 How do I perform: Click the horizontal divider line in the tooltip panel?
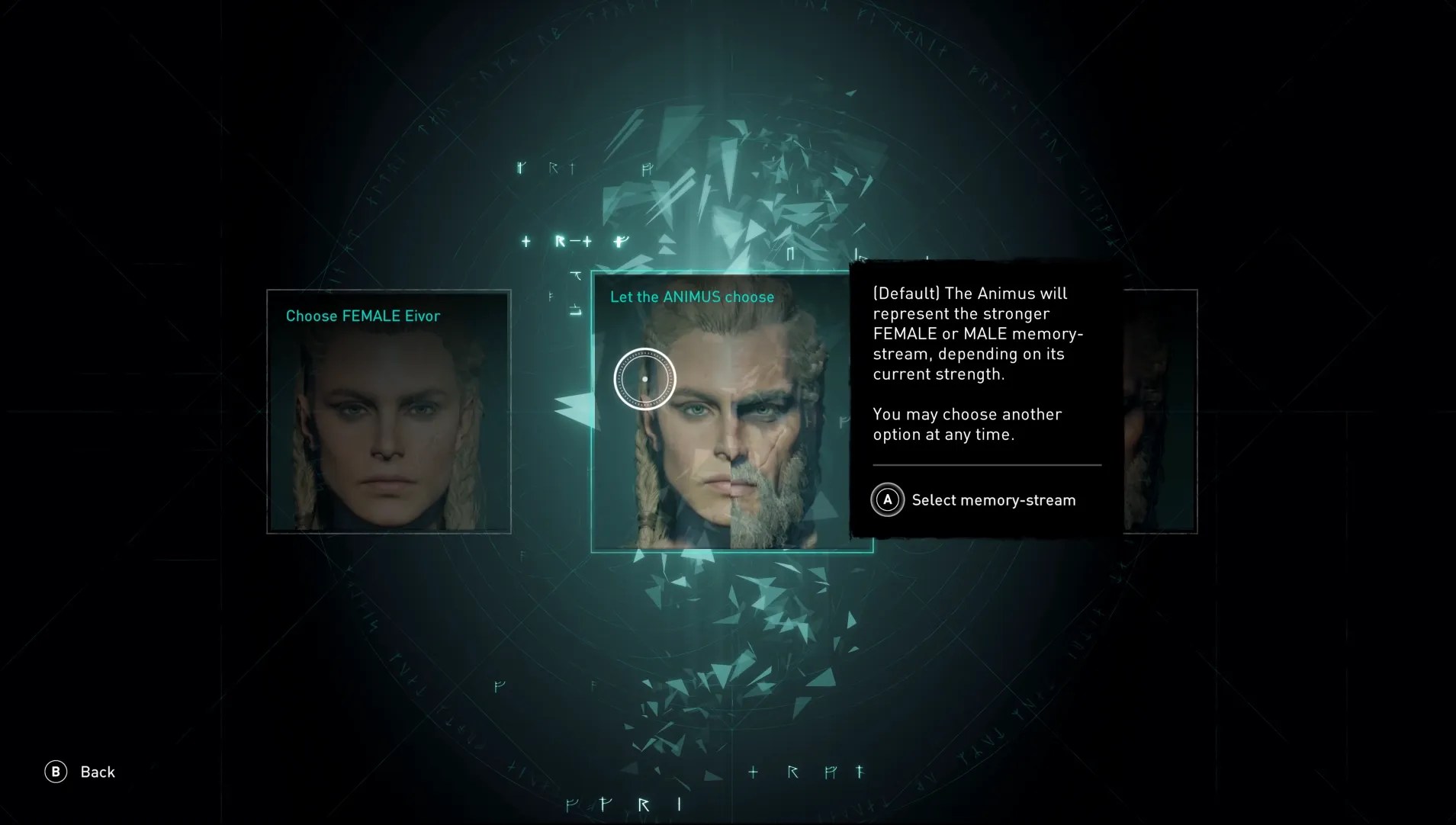click(985, 464)
